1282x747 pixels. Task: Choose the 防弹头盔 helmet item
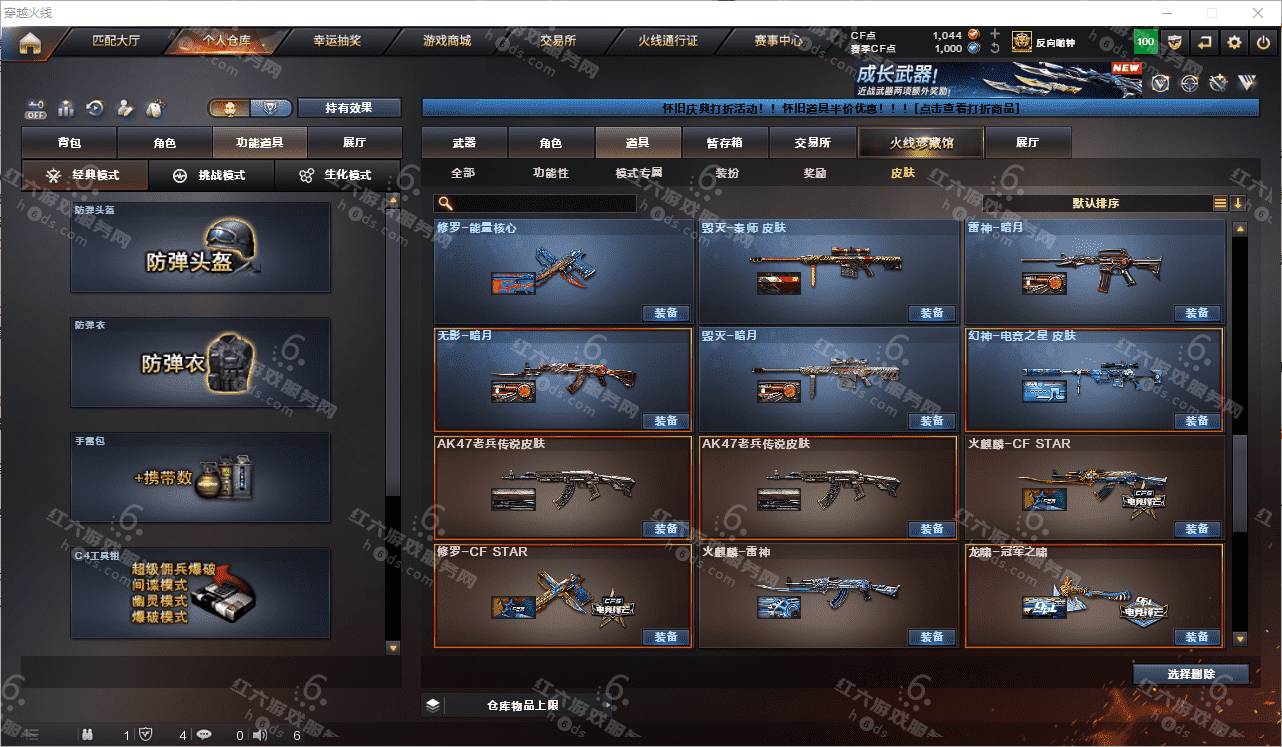click(200, 248)
